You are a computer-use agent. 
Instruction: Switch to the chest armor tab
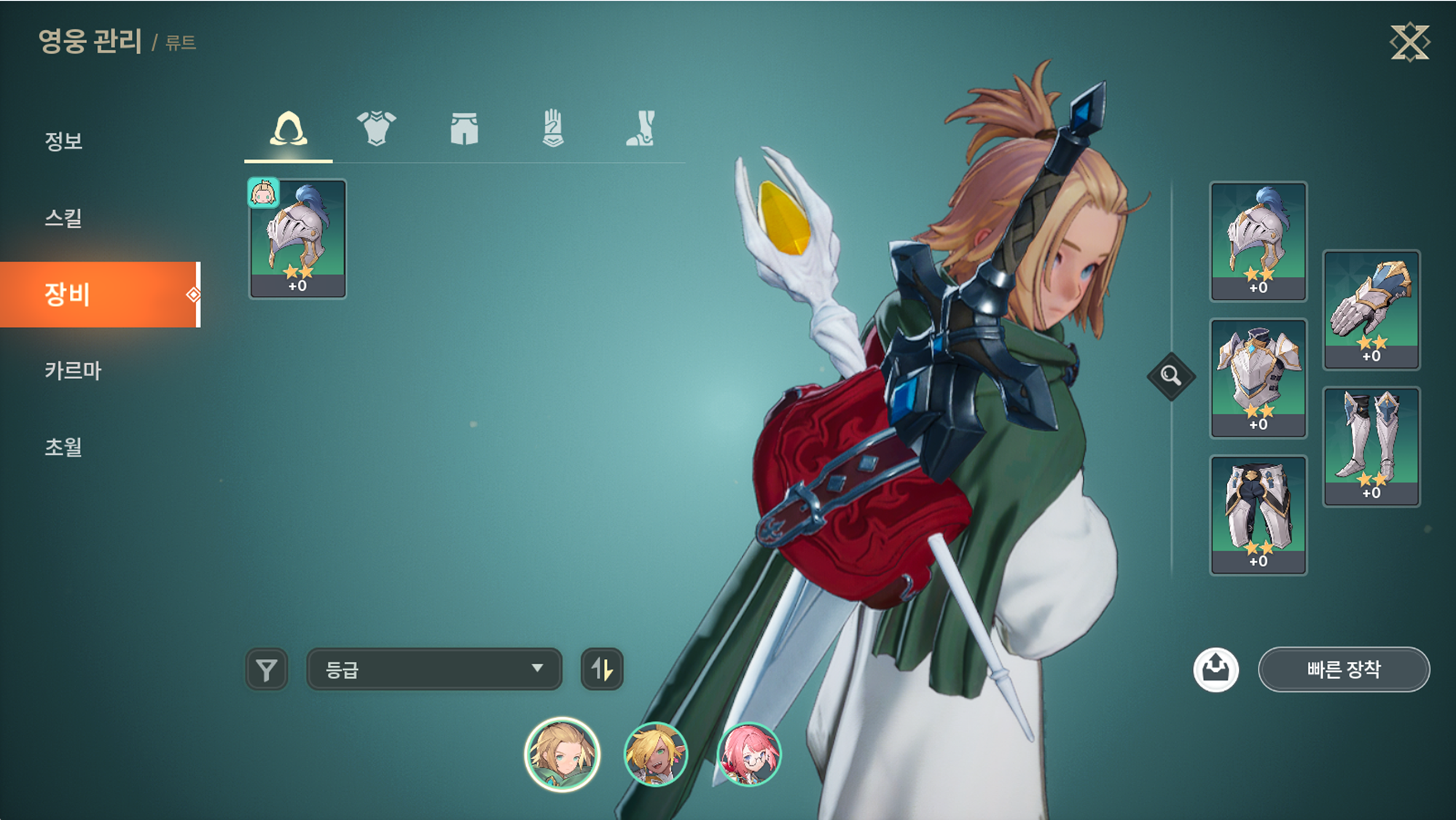coord(376,130)
